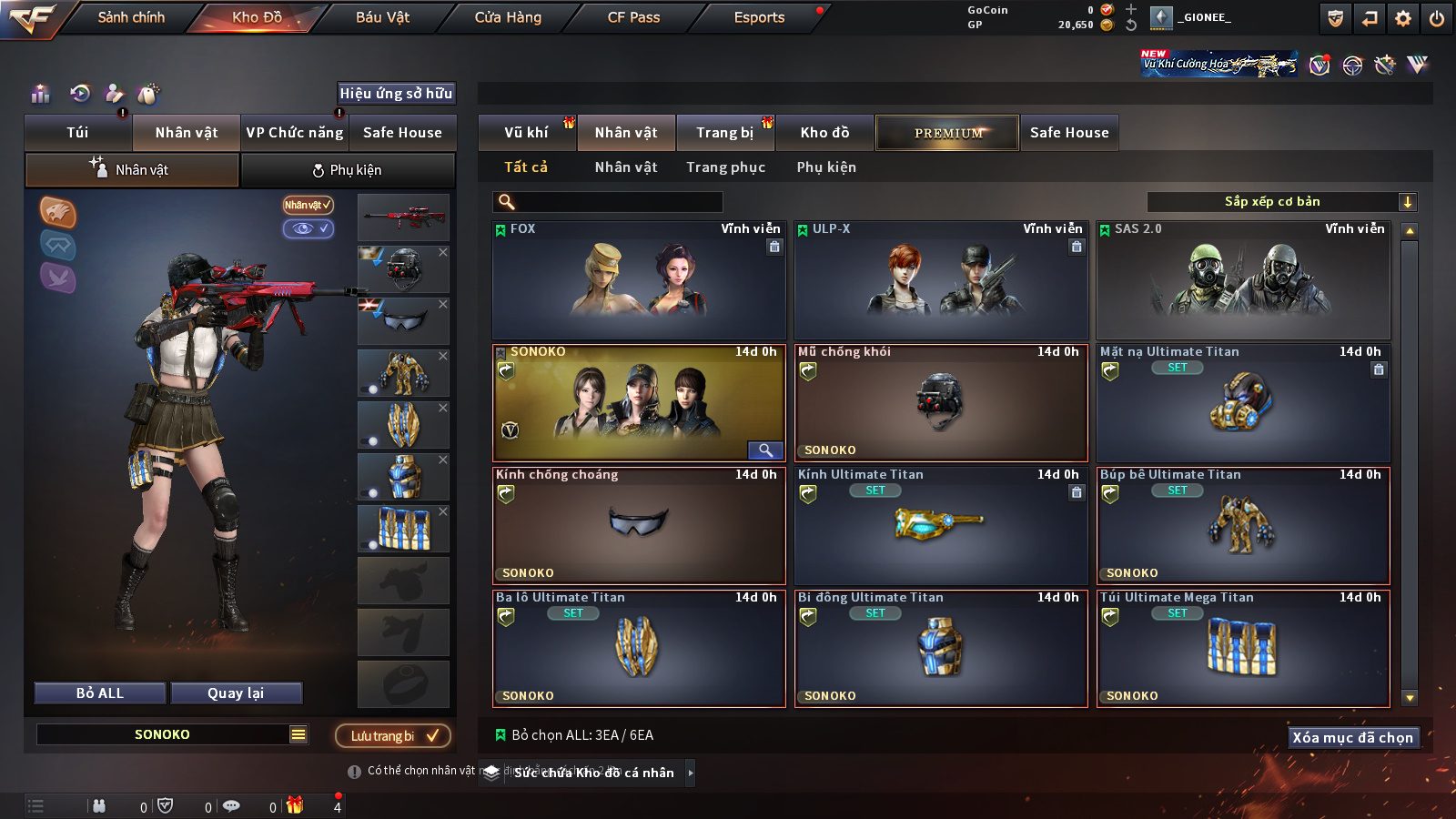This screenshot has height=819, width=1456.
Task: Switch to Vũ khí weapons tab
Action: click(526, 133)
